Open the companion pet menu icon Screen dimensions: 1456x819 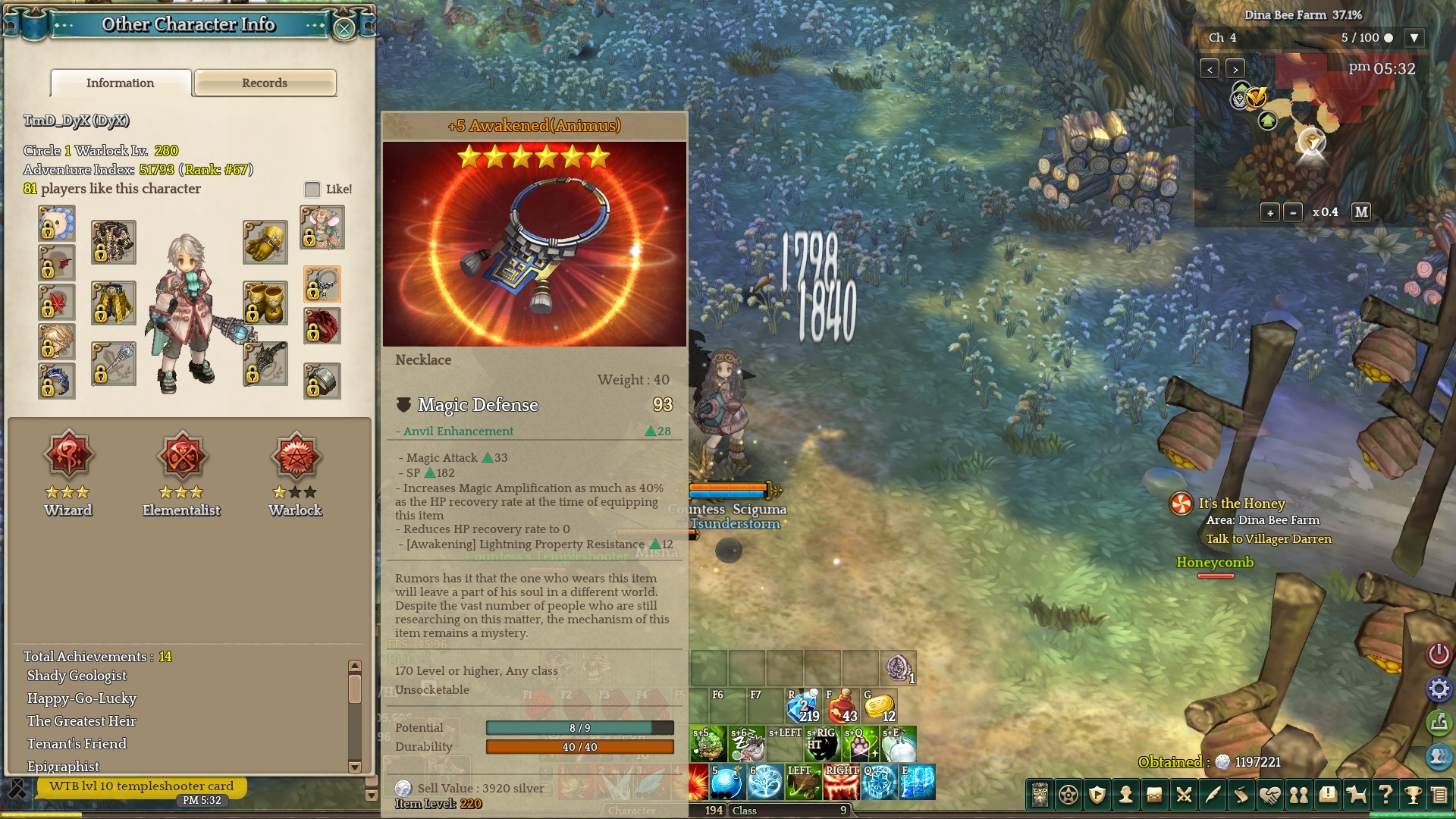pos(1356,795)
